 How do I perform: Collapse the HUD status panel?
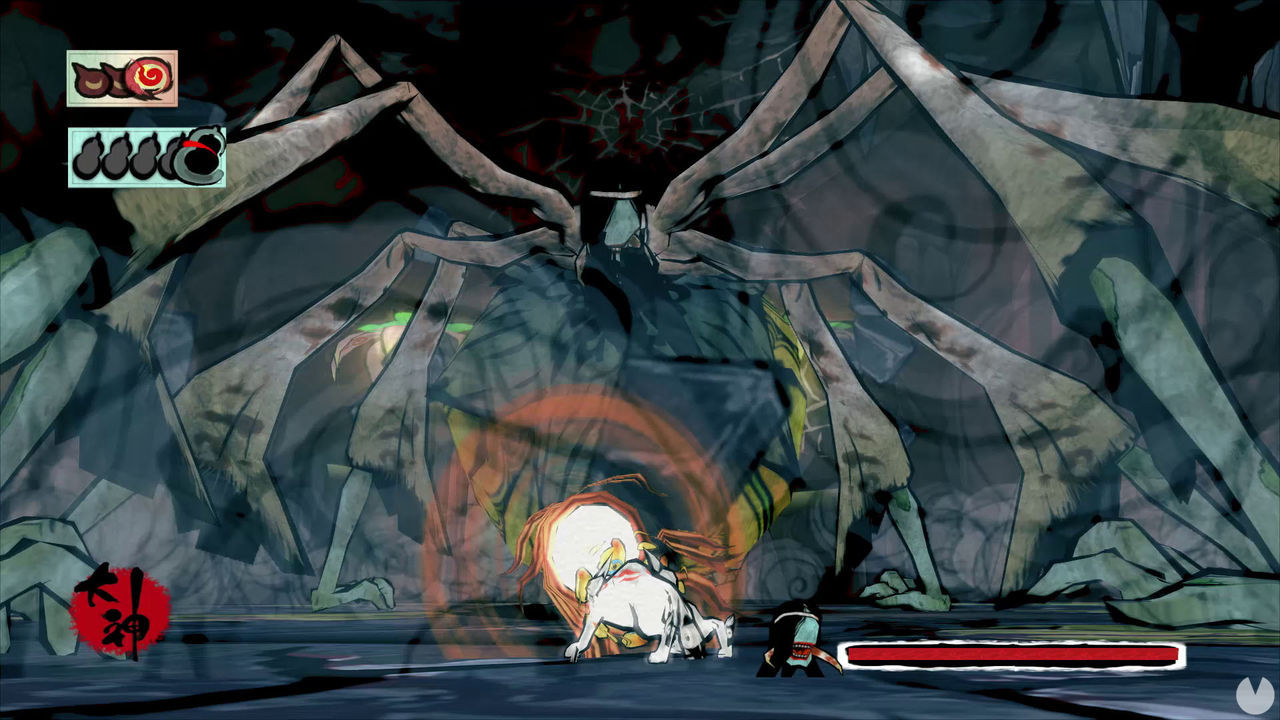click(x=122, y=78)
